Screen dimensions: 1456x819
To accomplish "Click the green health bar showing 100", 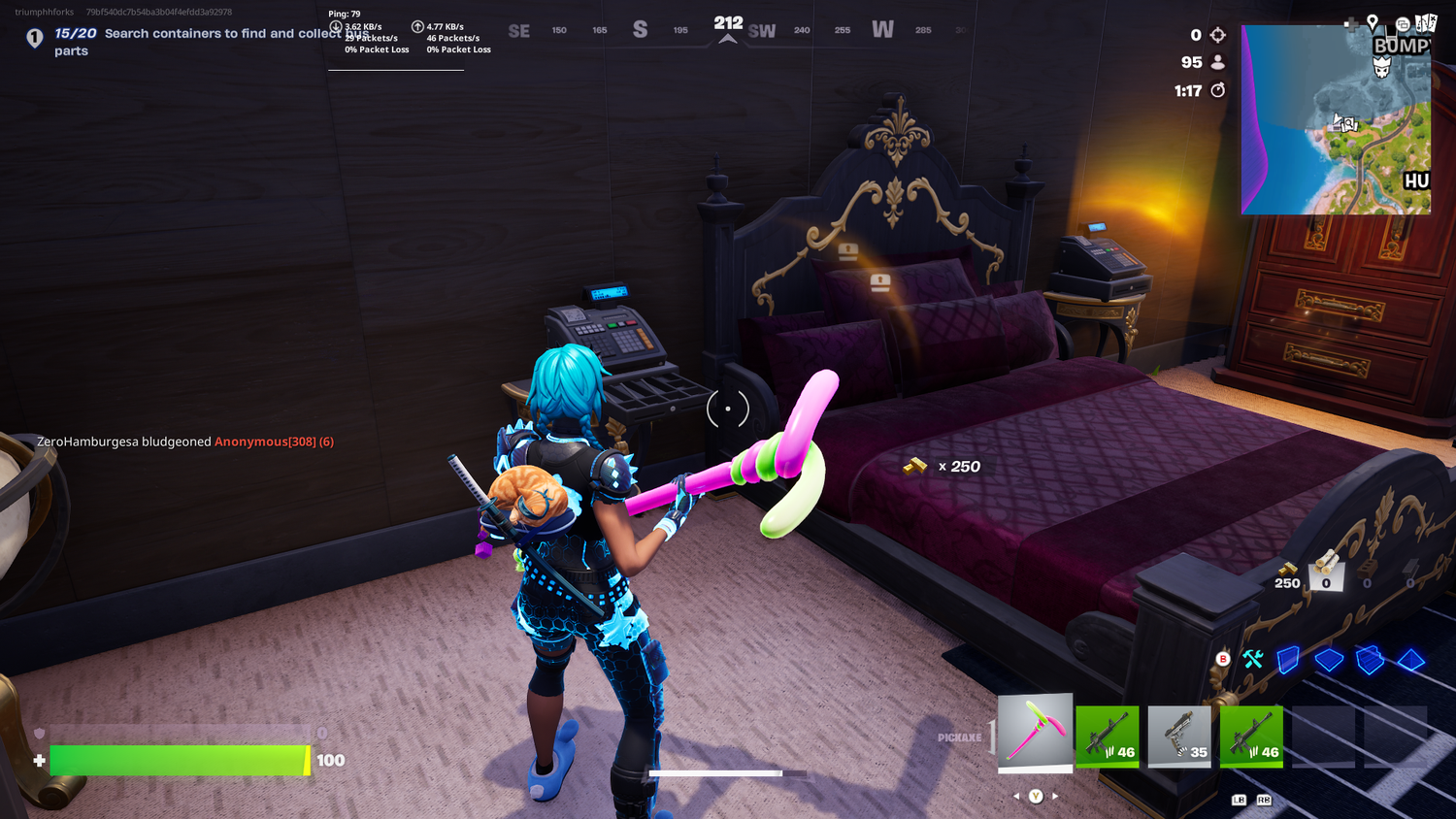I will point(180,761).
